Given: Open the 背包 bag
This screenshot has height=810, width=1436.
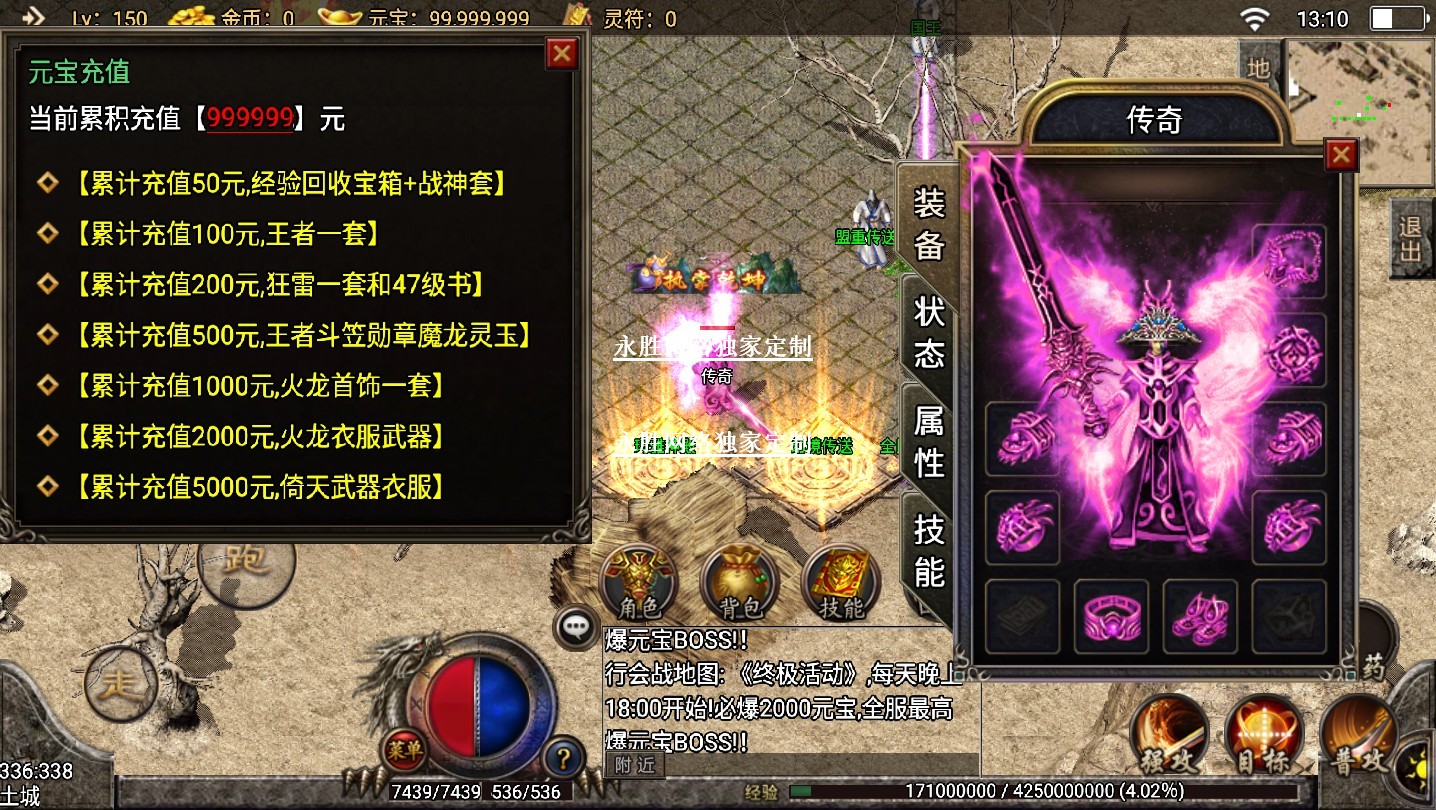Looking at the screenshot, I should [x=740, y=583].
